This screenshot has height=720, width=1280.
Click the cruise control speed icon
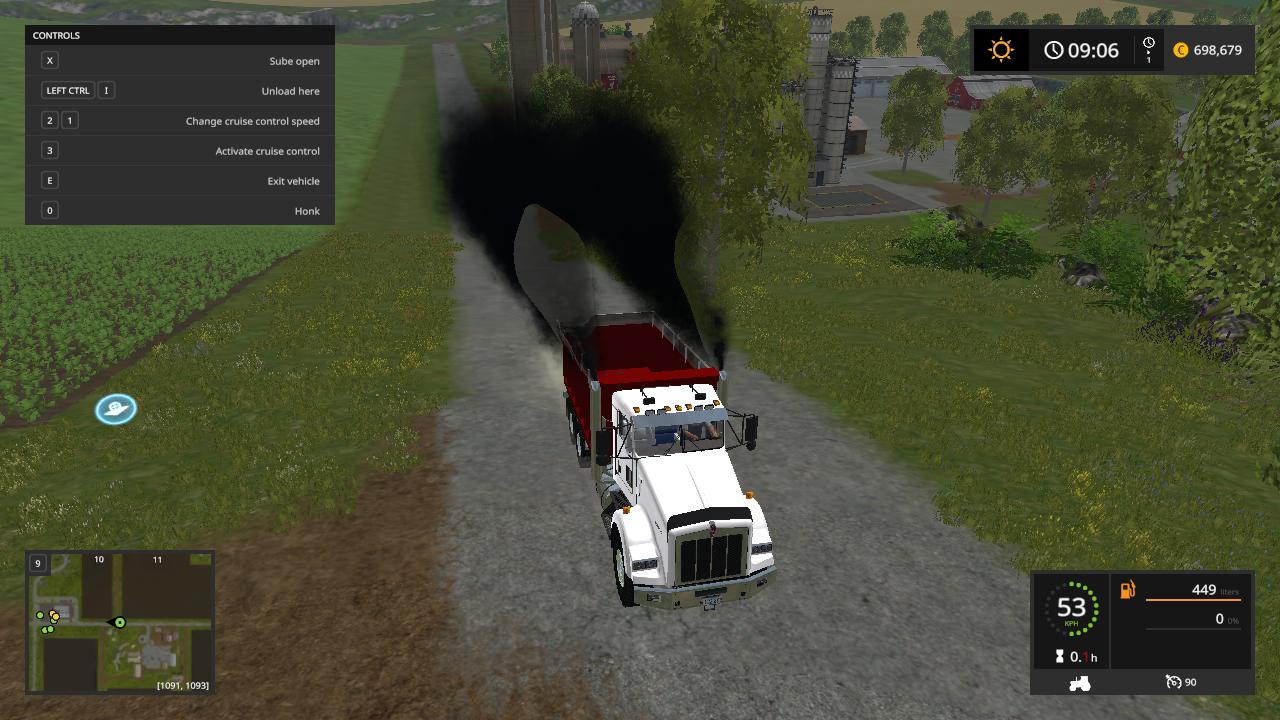coord(1173,682)
